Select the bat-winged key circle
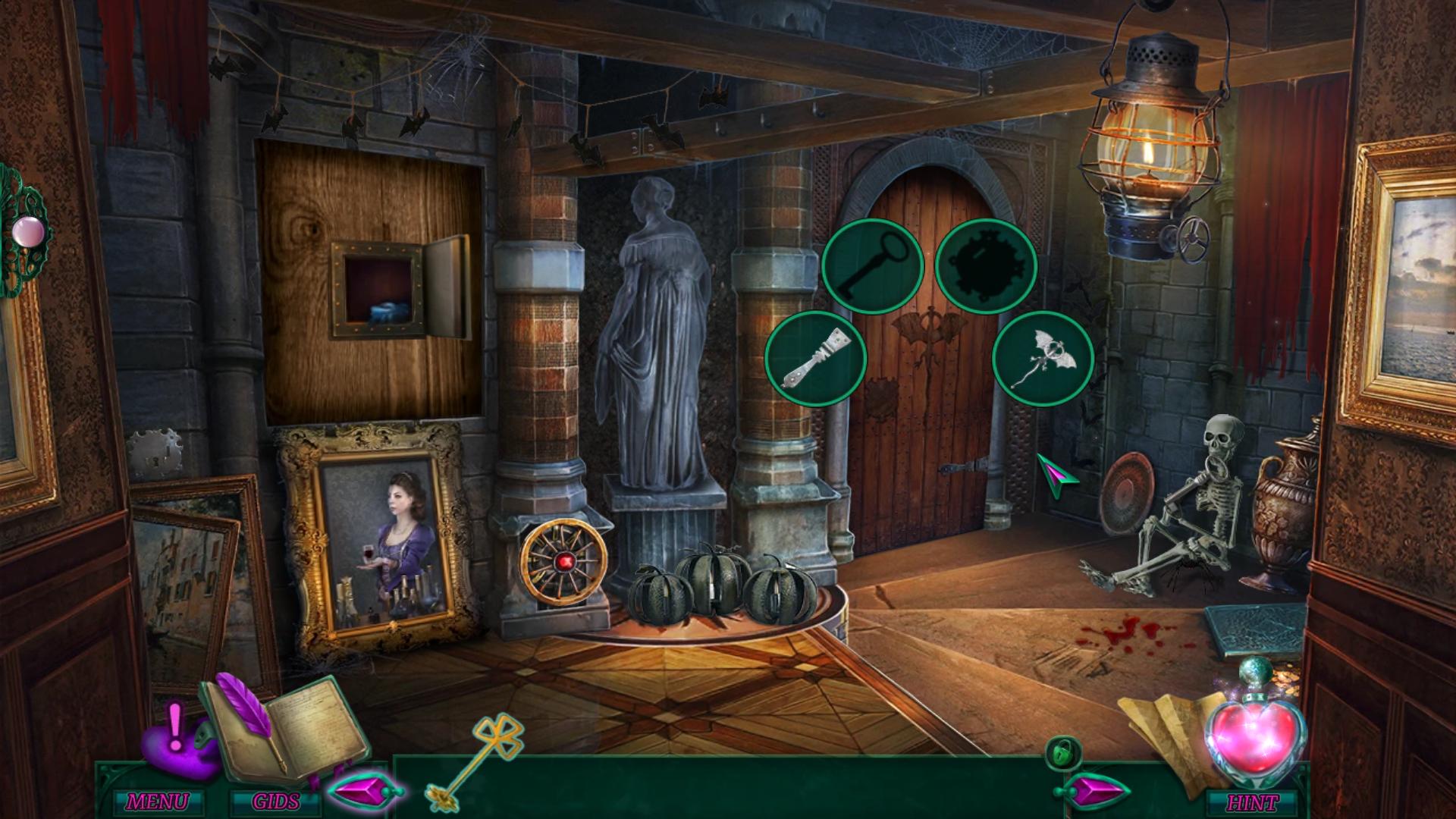 click(1043, 359)
